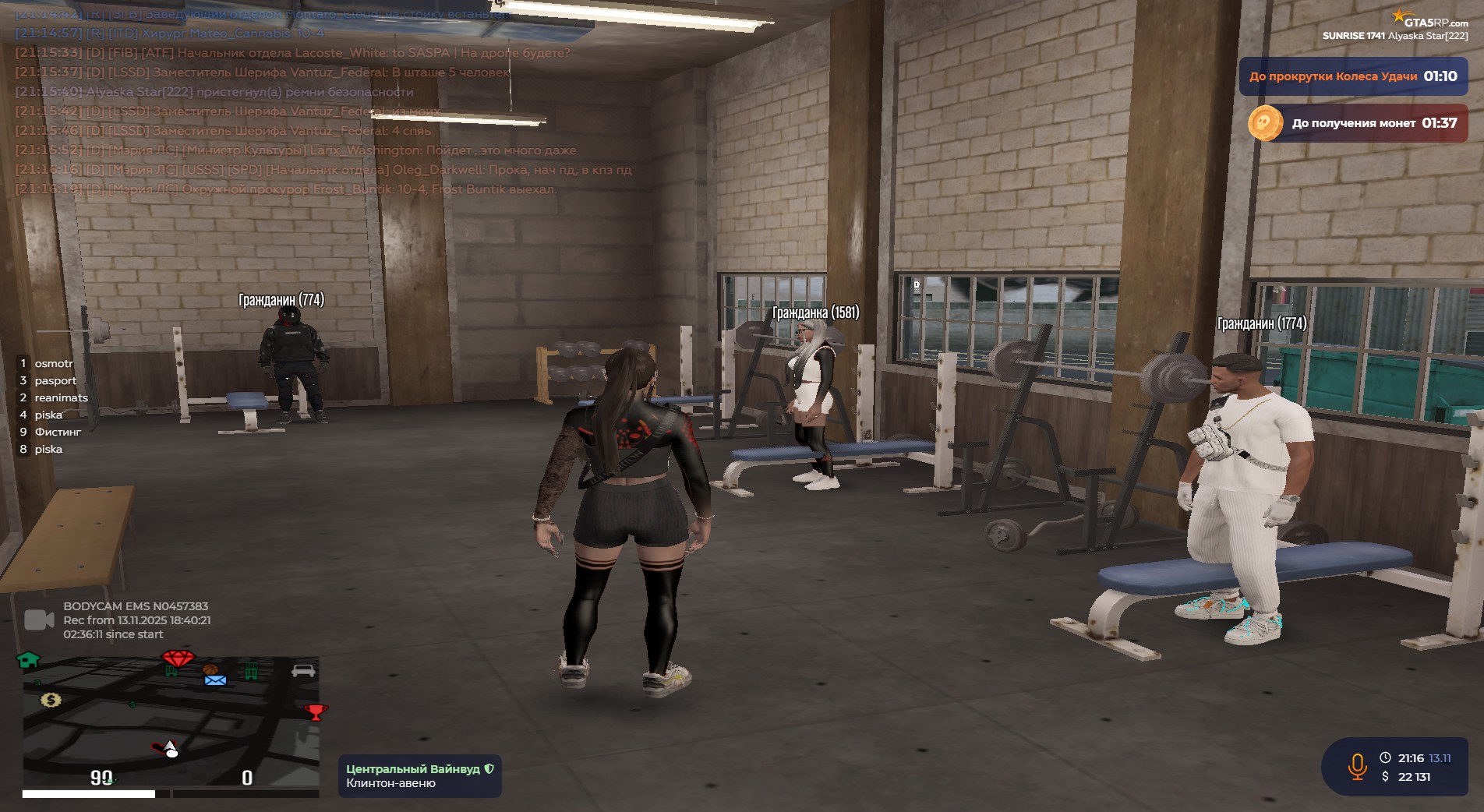Open the Колесо Удачи wheel timer panel
Viewport: 1484px width, 812px height.
tap(1353, 76)
